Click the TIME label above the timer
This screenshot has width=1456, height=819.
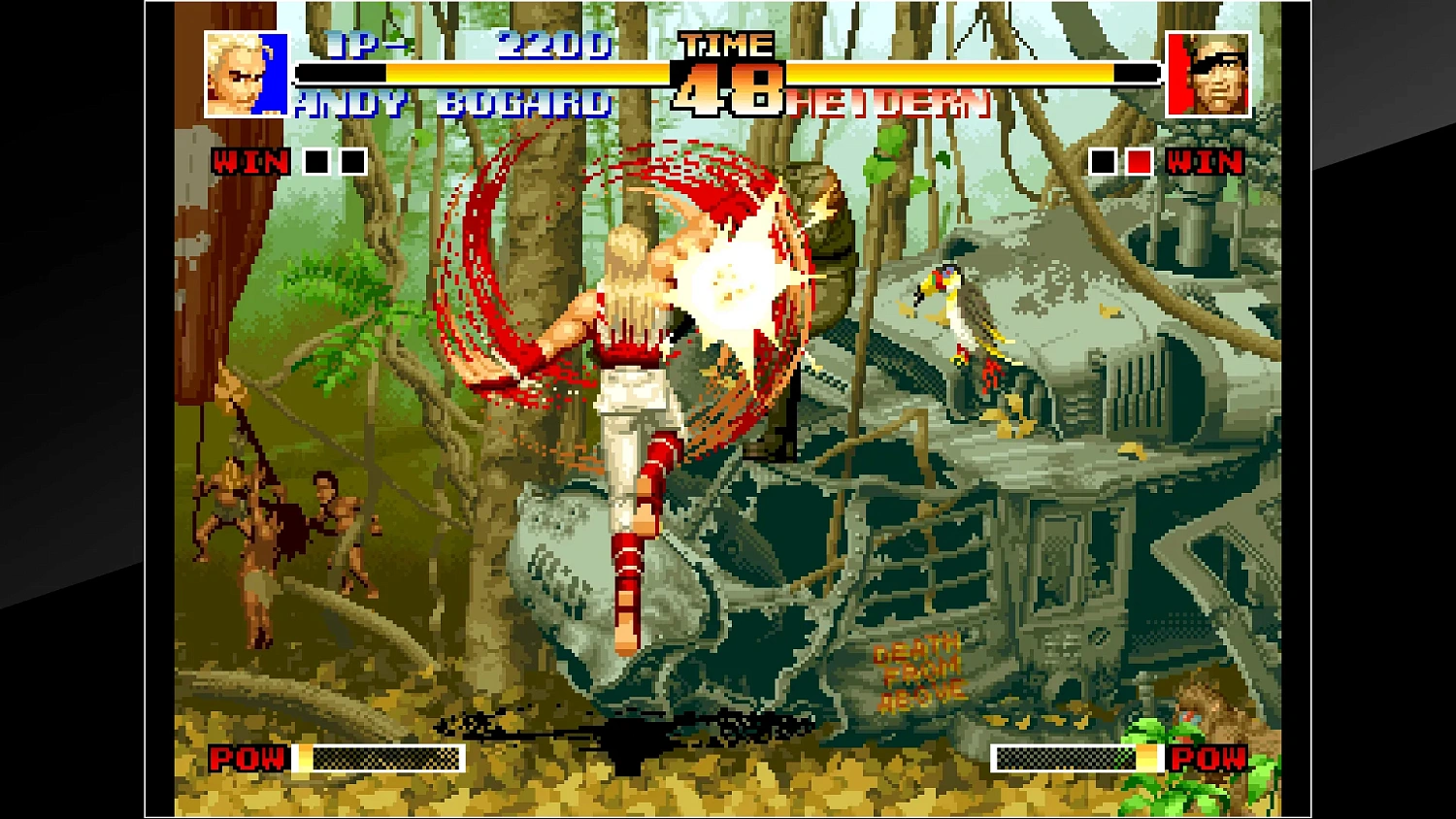point(724,43)
